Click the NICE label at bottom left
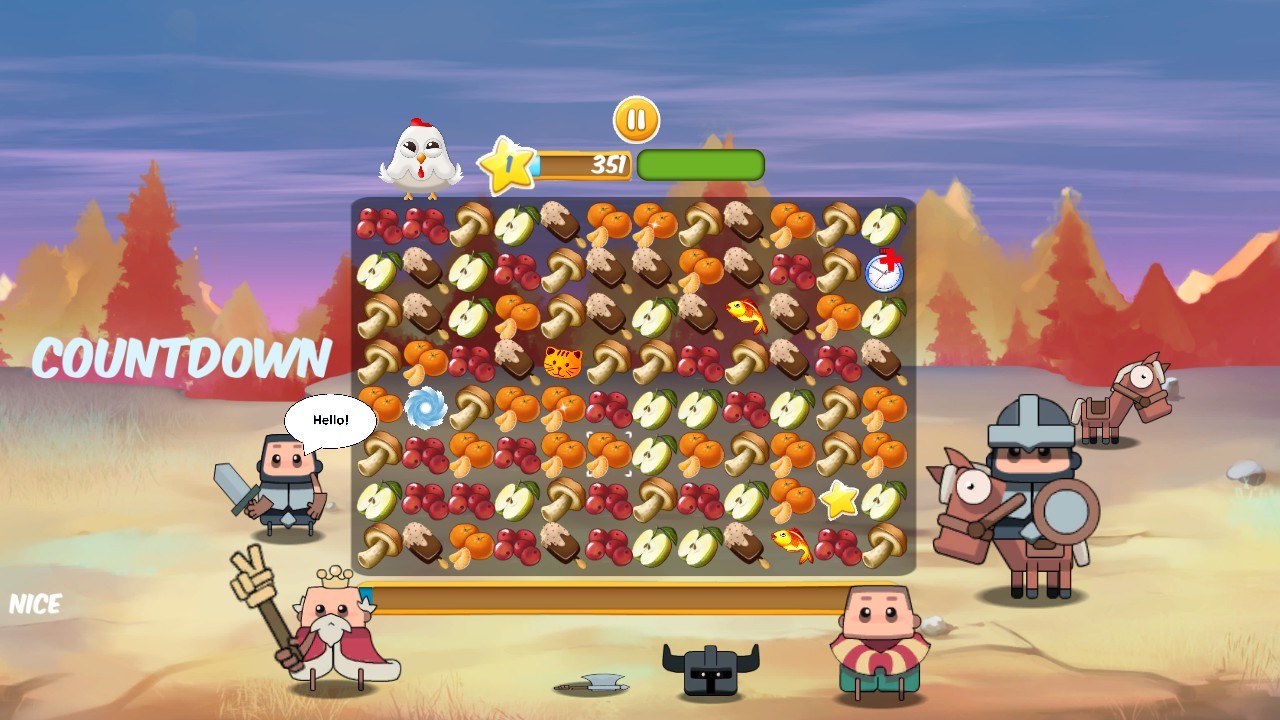 click(38, 602)
